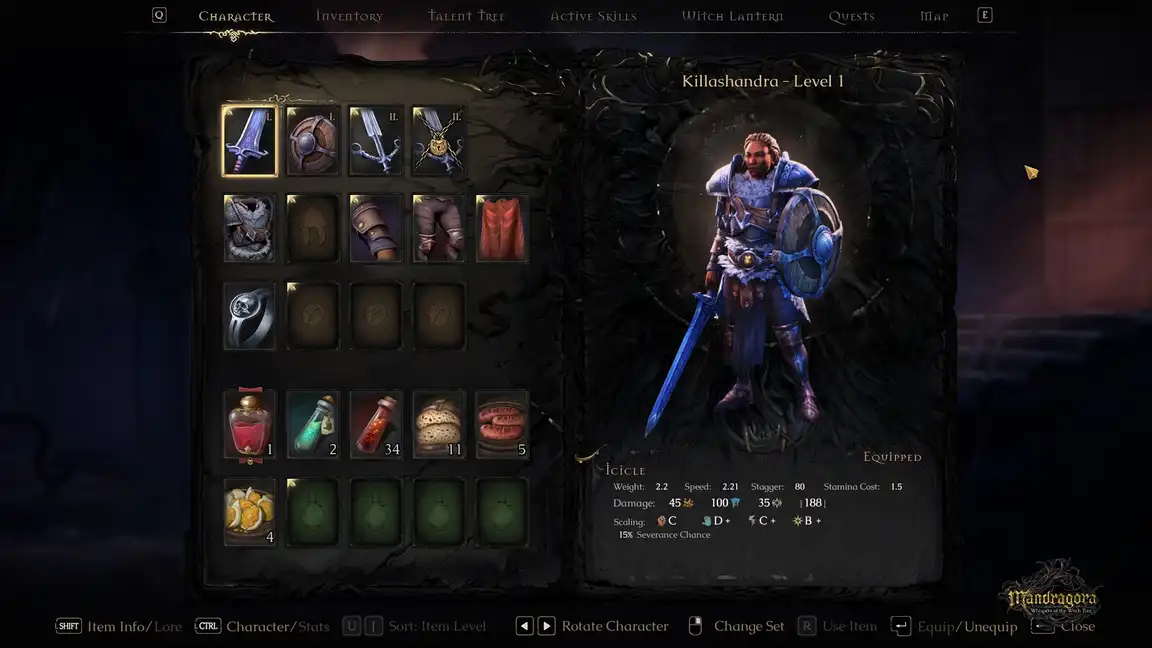The width and height of the screenshot is (1152, 648).
Task: Select the sausages food slot
Action: coord(502,425)
